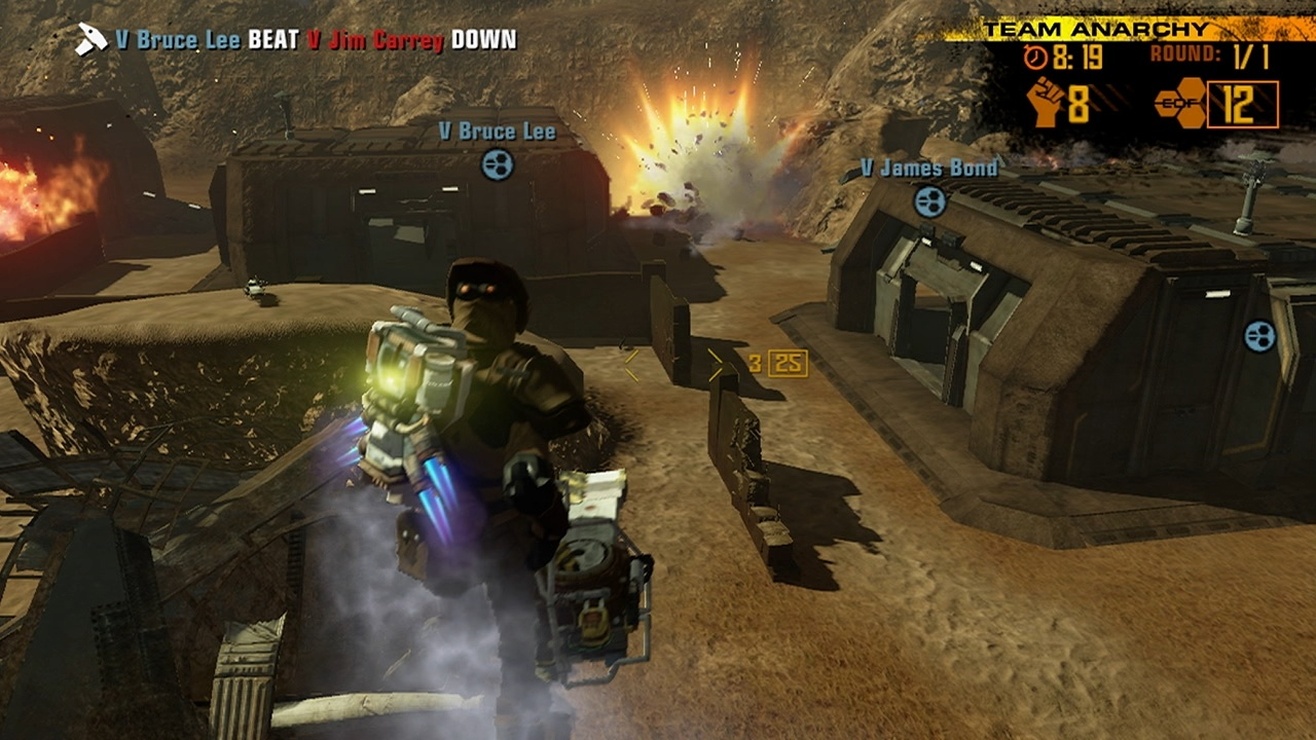Click the 8:19 match timer readout
Screen dimensions: 1316x740
point(1079,56)
